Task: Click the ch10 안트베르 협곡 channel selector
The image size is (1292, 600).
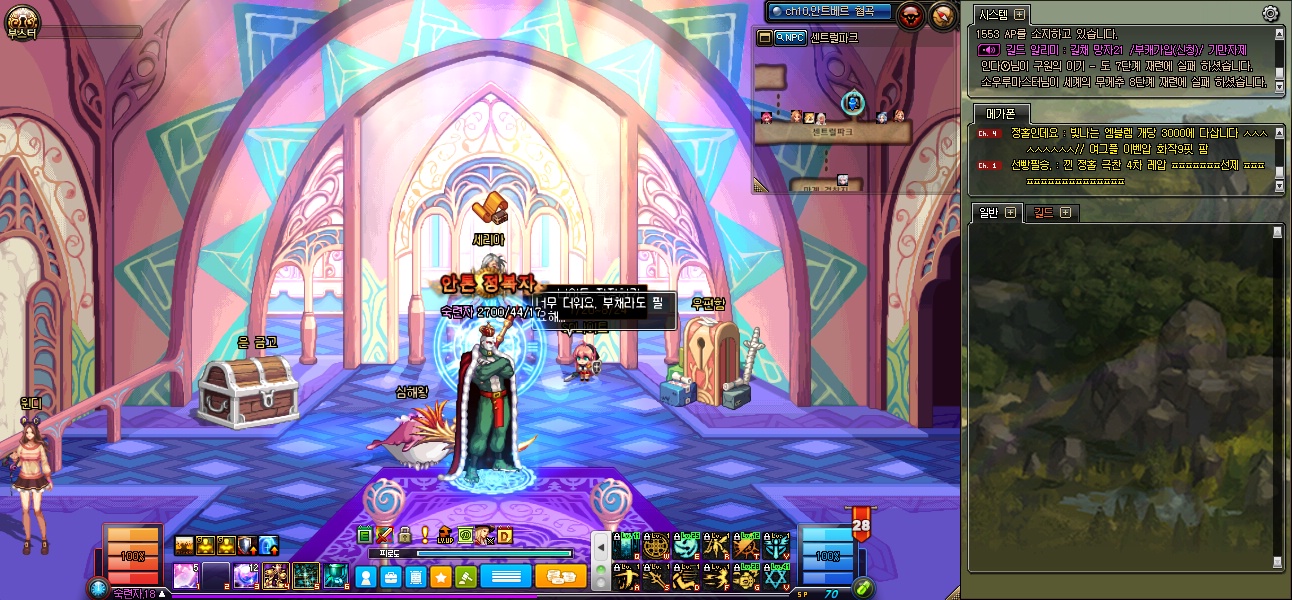Action: tap(829, 11)
